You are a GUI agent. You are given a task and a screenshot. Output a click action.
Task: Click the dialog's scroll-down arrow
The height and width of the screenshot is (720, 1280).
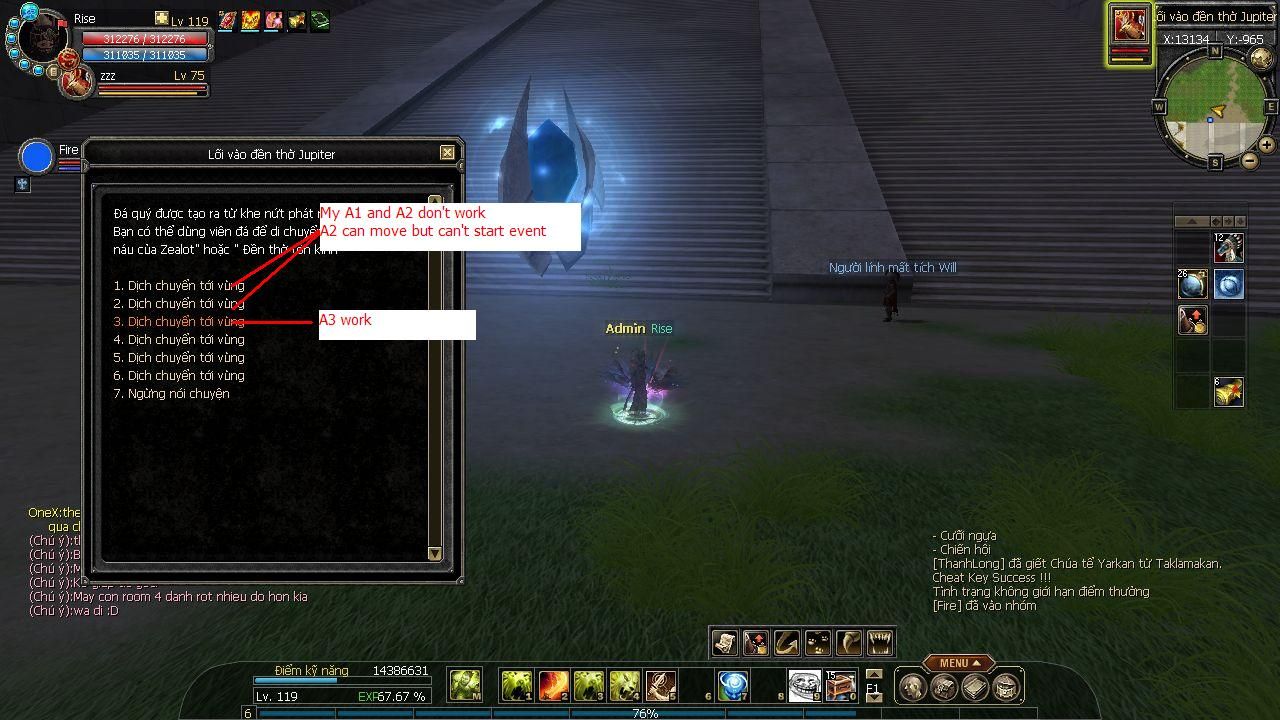435,553
